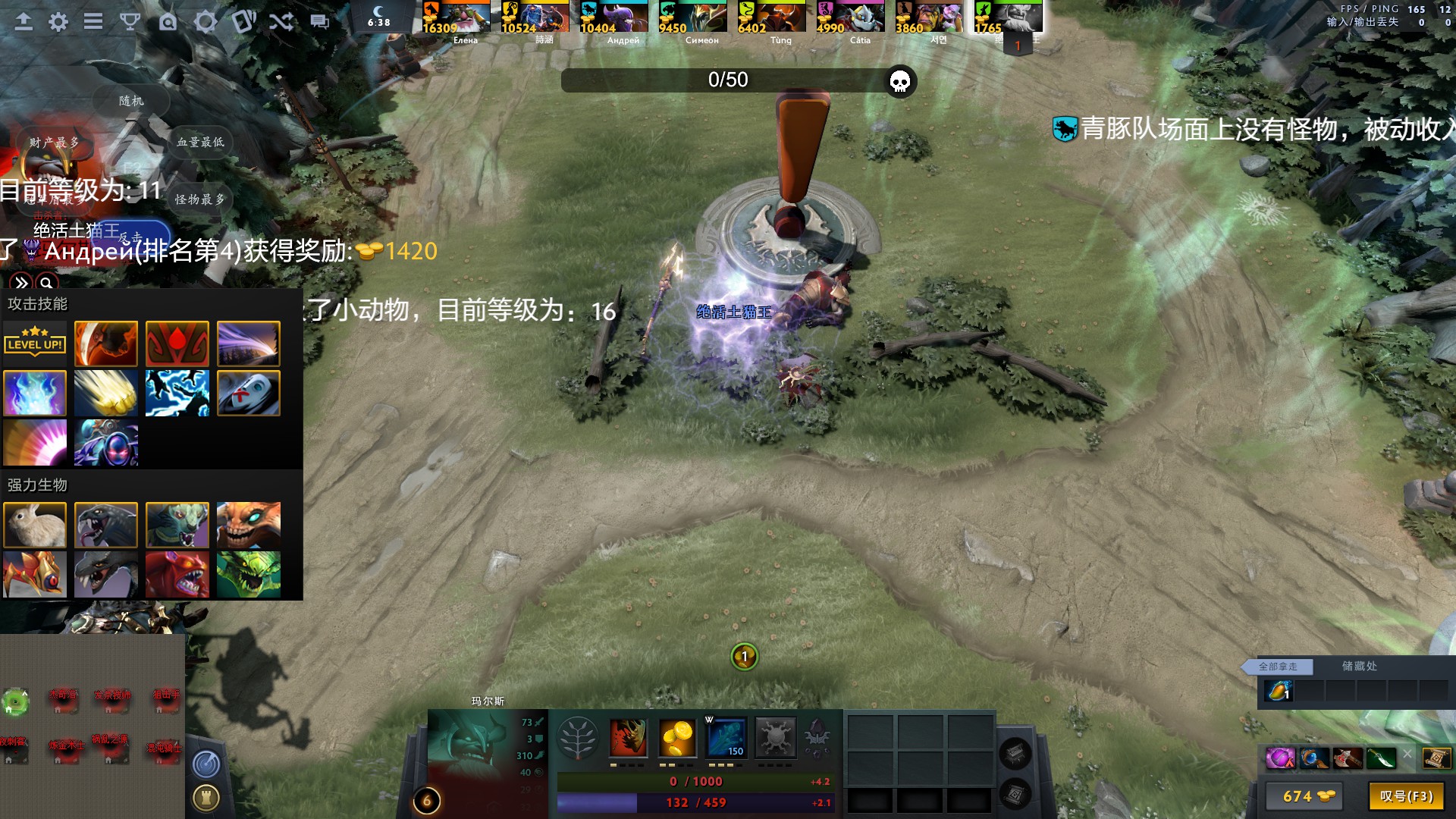Enable the 血量最低 filter

[201, 142]
